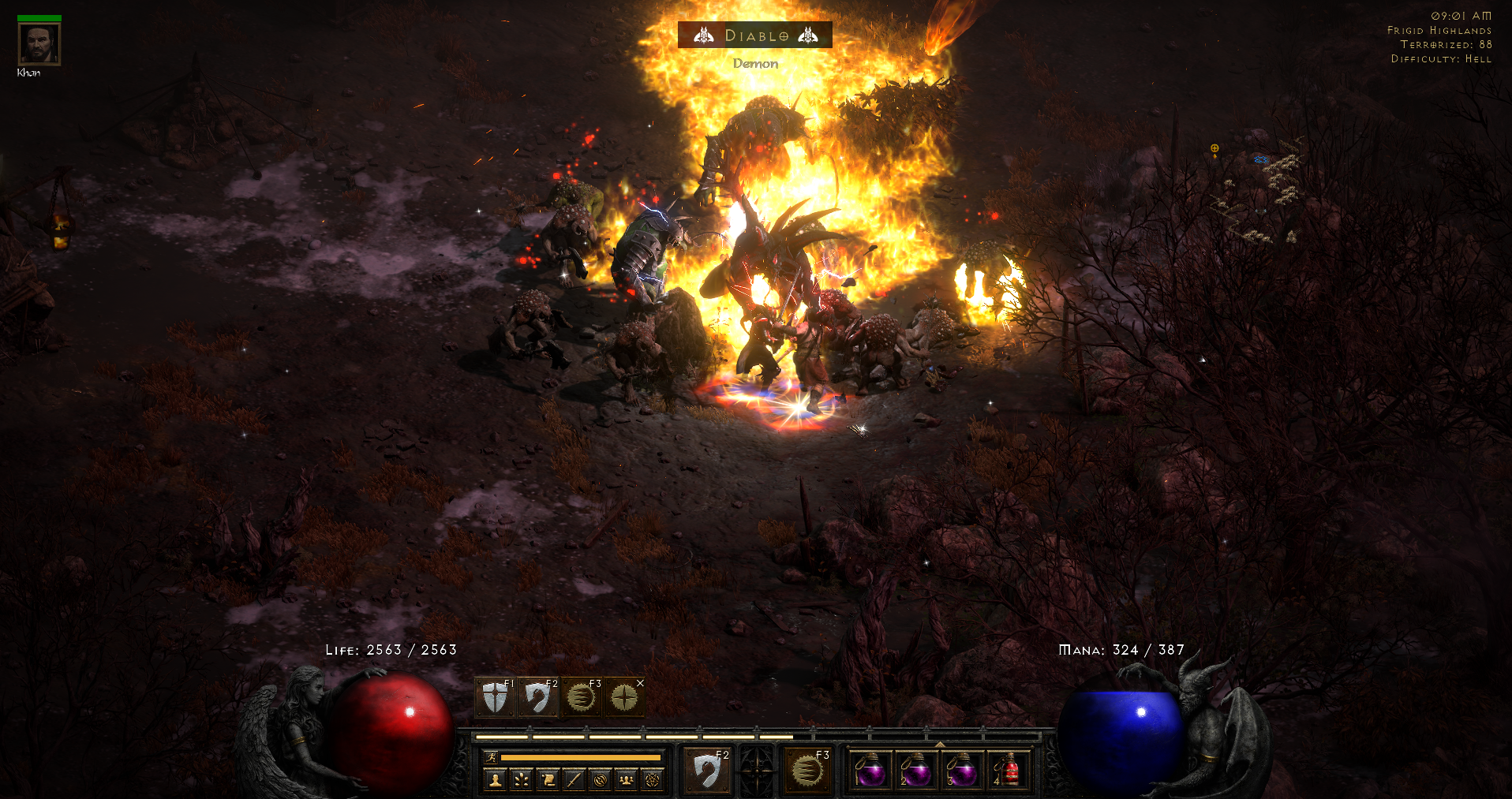Open the skill tree button with the plant icon

point(522,780)
